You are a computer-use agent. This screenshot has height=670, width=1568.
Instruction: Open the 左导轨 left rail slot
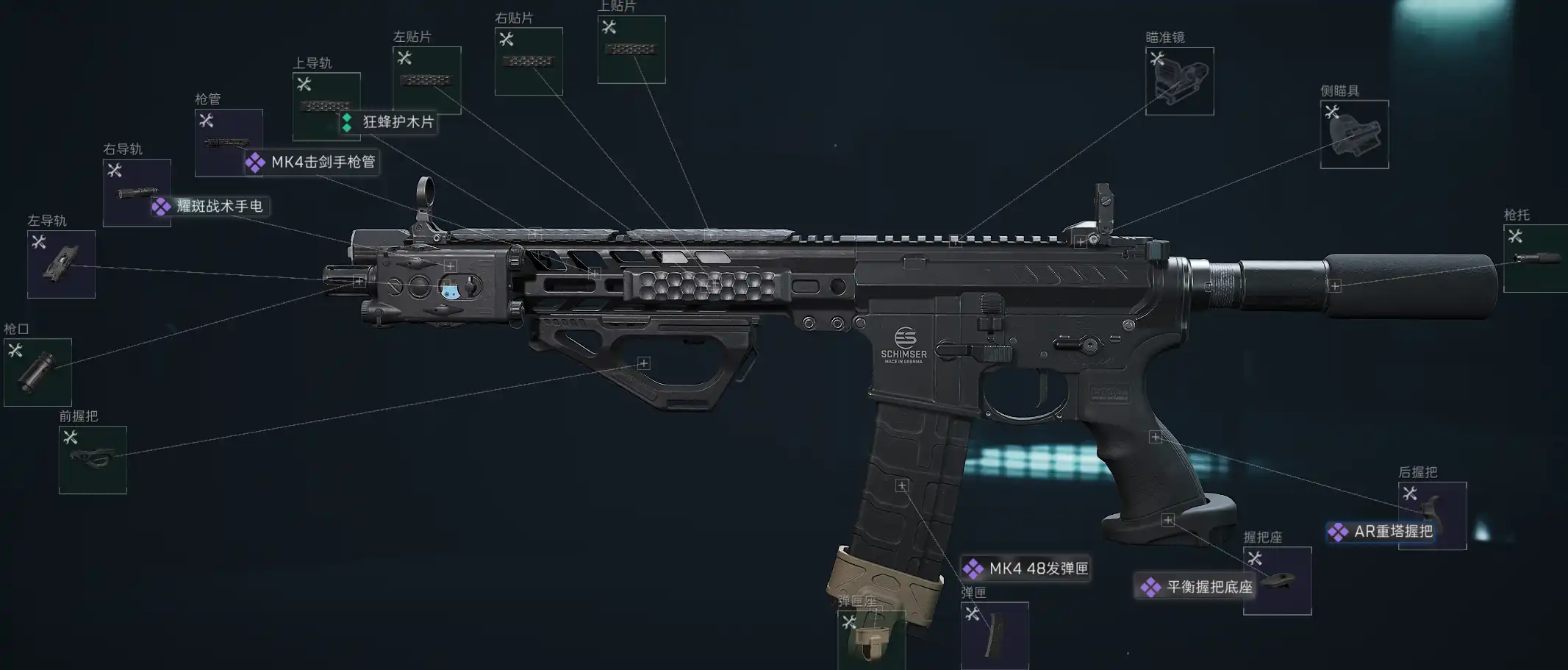tap(61, 264)
